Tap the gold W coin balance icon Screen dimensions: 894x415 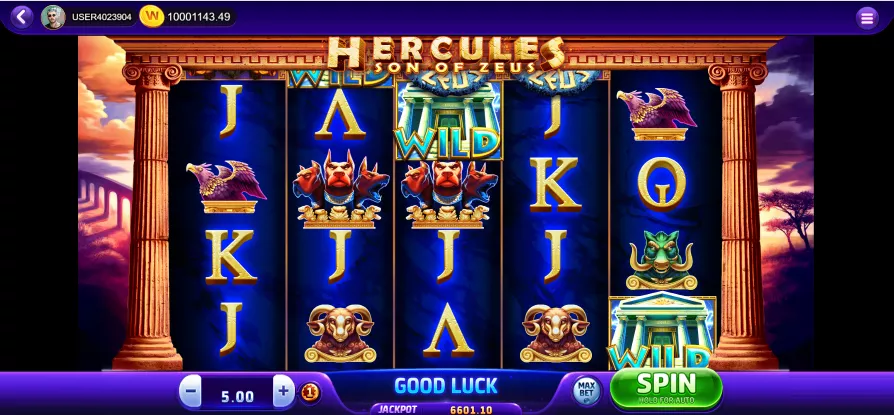[152, 16]
